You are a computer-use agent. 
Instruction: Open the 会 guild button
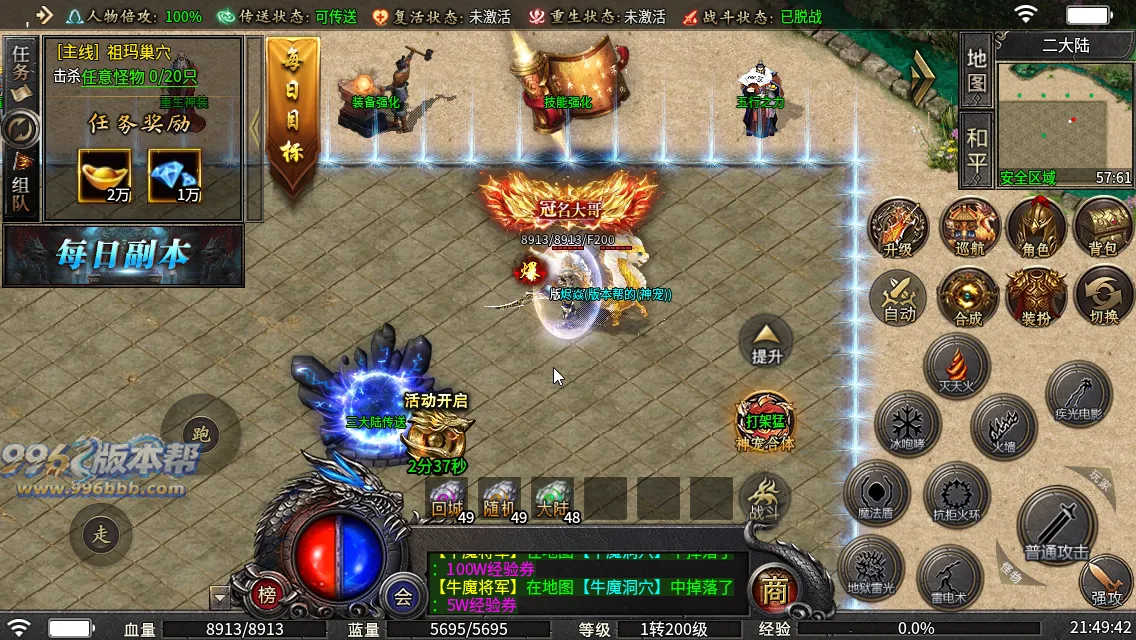(x=403, y=597)
